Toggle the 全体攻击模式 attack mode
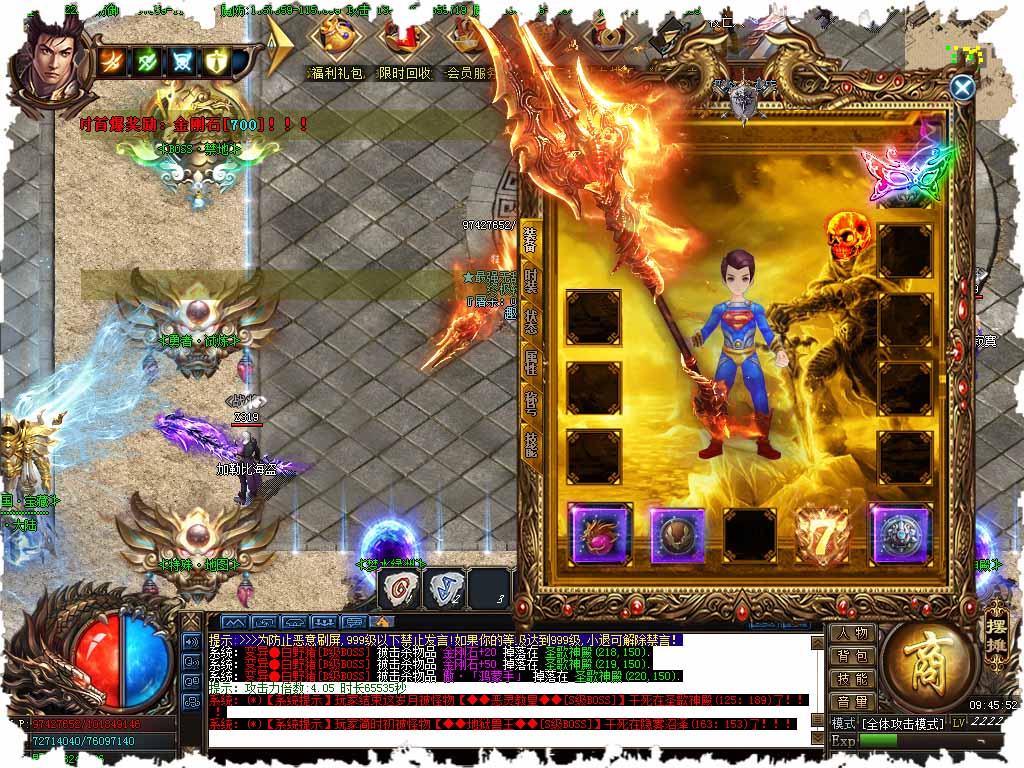The height and width of the screenshot is (768, 1024). pyautogui.click(x=900, y=723)
